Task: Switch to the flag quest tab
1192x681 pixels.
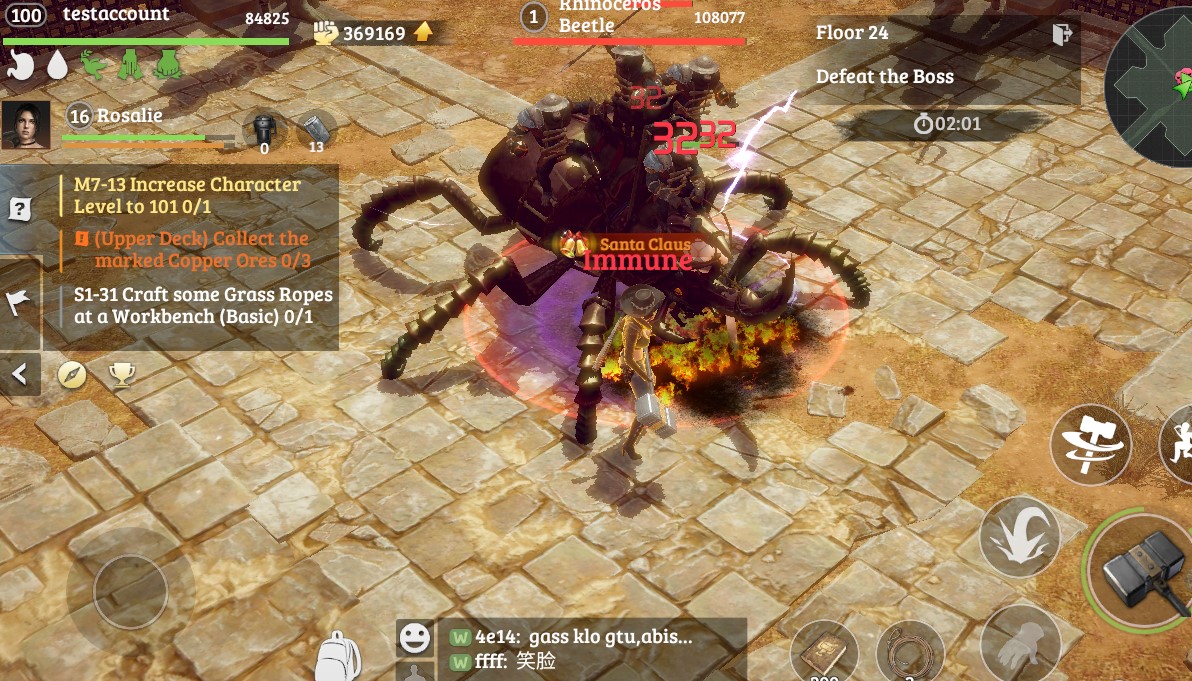Action: coord(20,304)
